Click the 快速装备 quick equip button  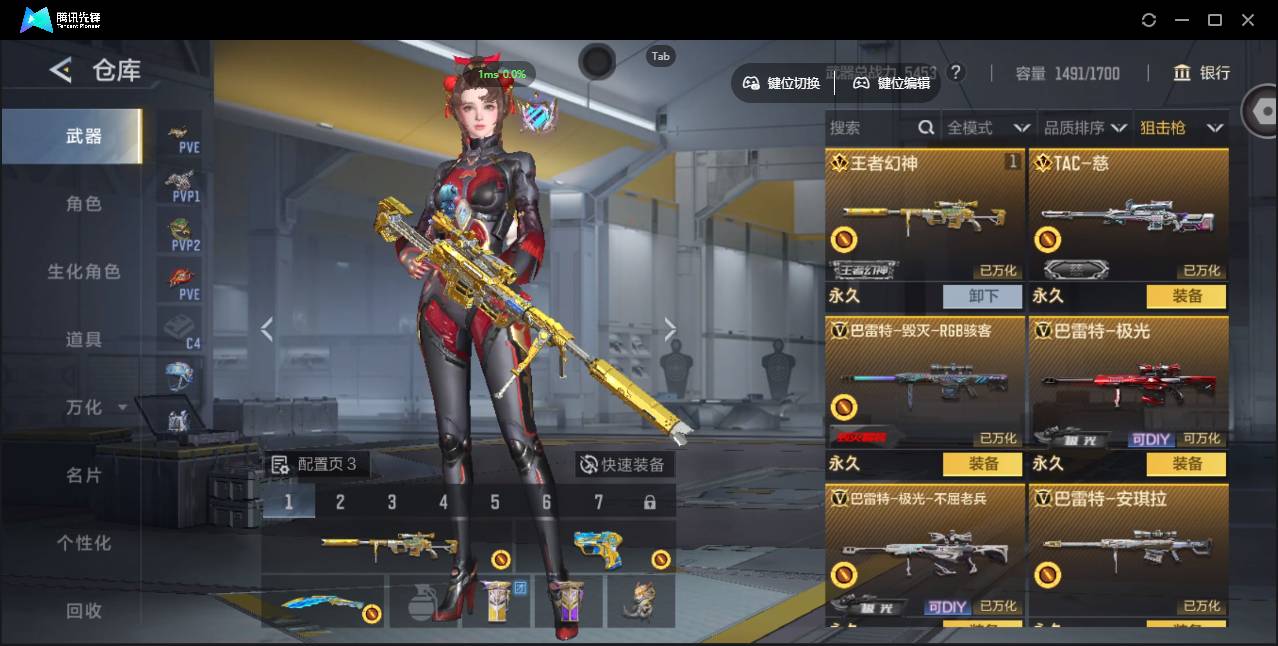pyautogui.click(x=623, y=464)
